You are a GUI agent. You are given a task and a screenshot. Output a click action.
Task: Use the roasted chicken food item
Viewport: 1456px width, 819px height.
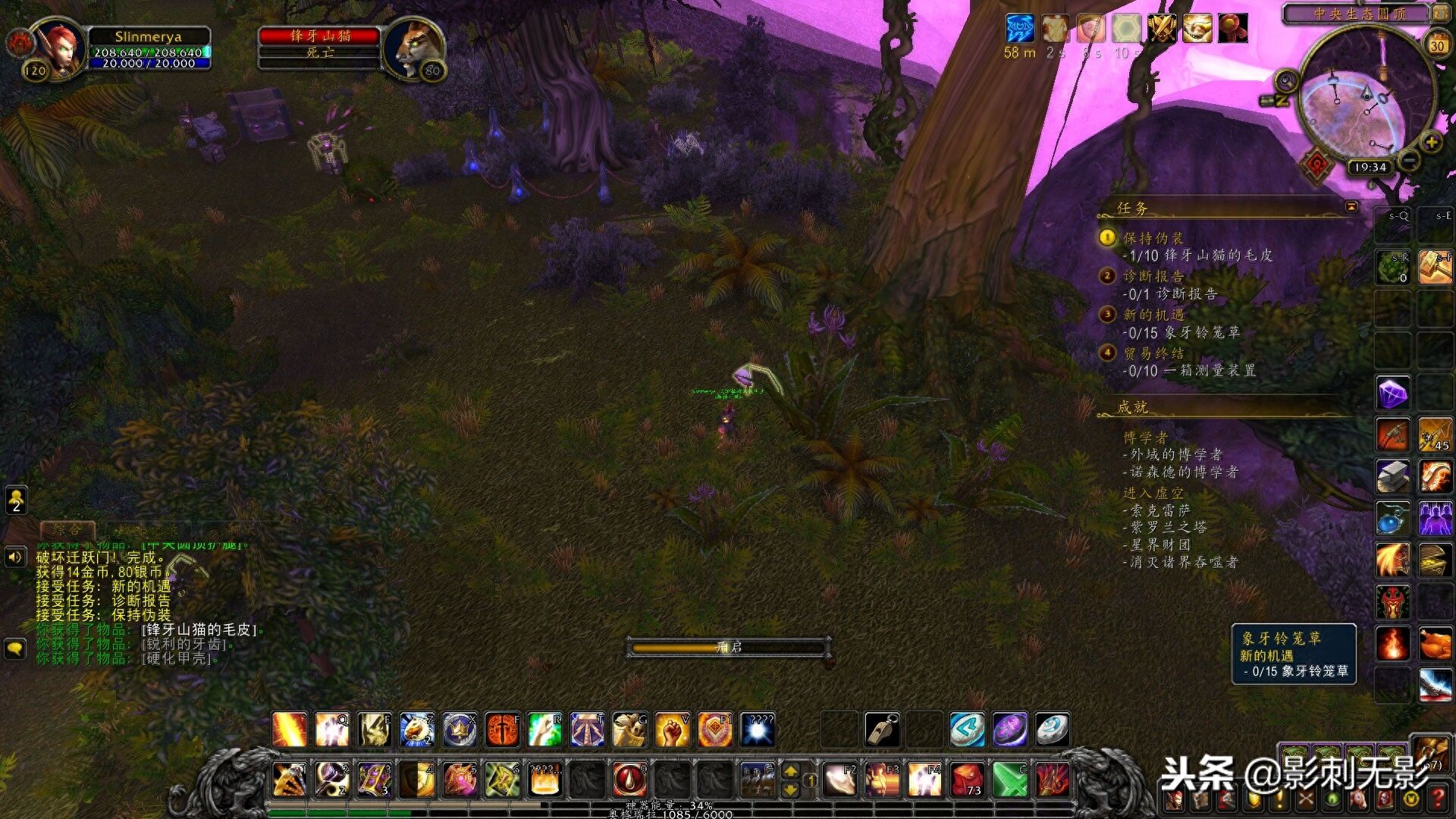pyautogui.click(x=1435, y=644)
